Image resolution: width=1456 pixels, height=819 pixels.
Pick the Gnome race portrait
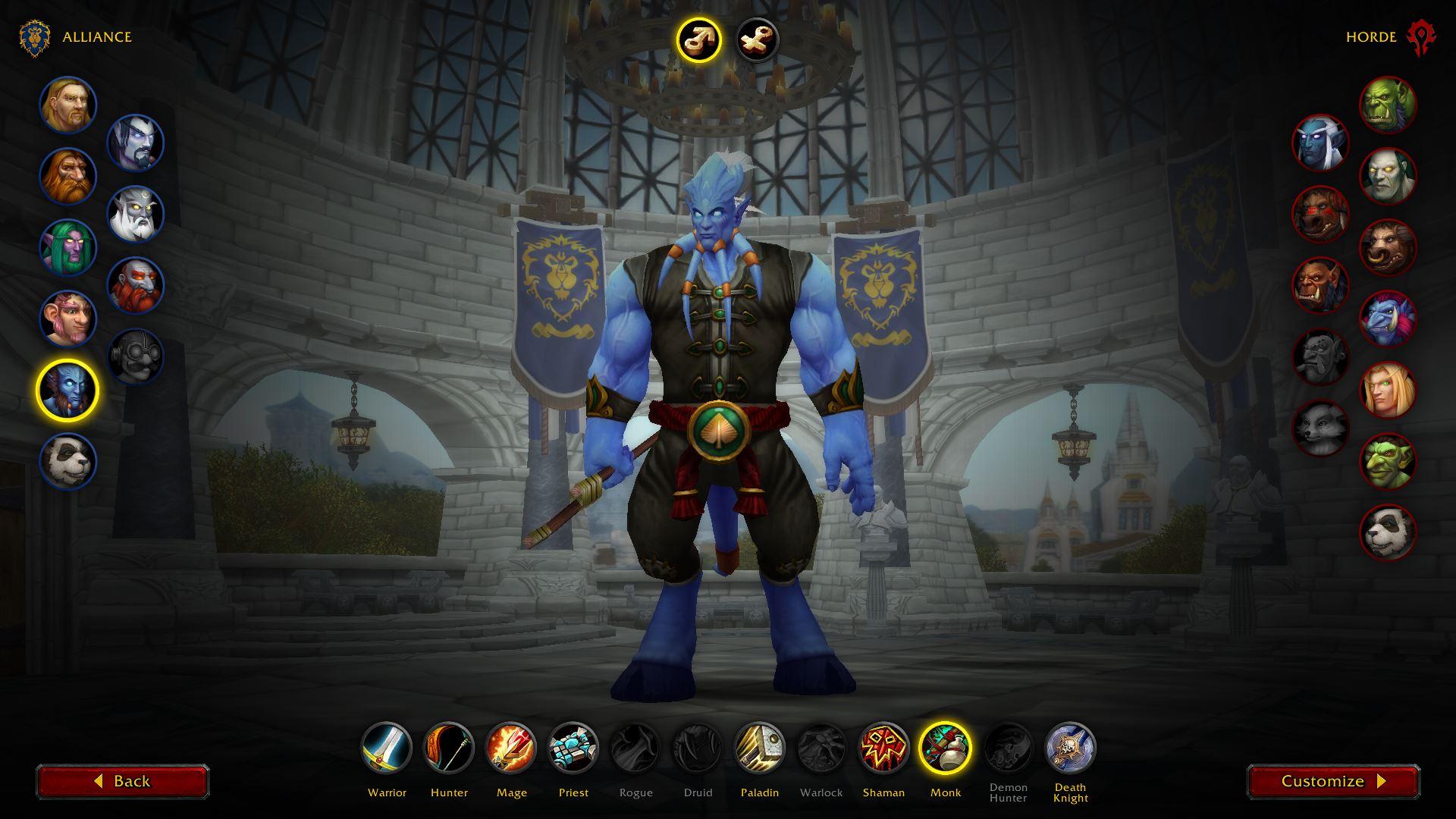tap(68, 318)
